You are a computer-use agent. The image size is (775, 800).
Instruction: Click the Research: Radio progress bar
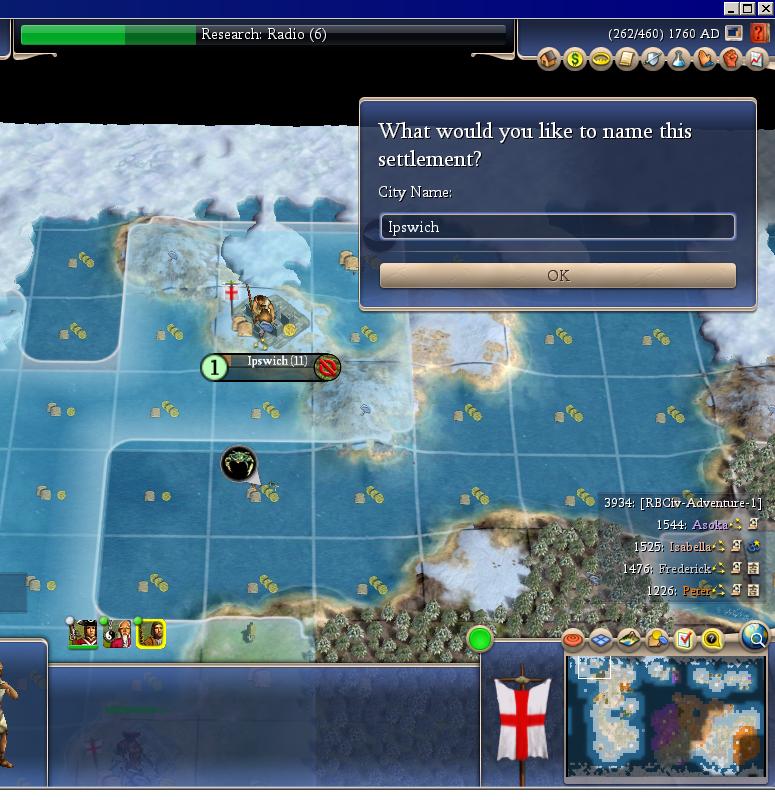(263, 34)
